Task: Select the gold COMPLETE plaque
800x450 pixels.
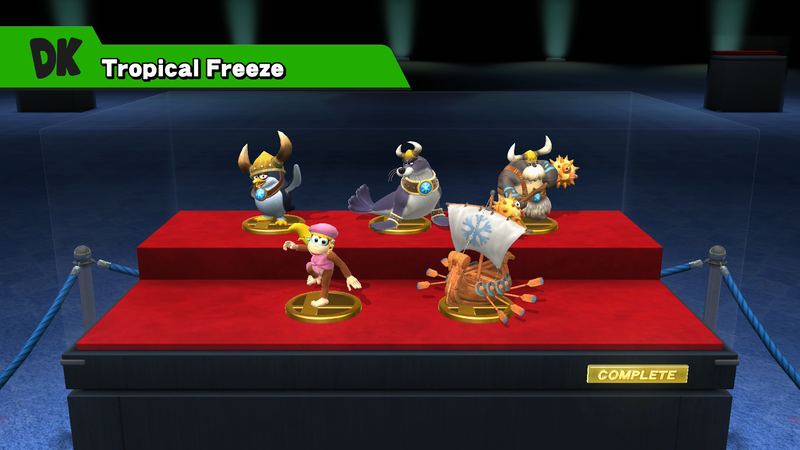Action: [x=637, y=375]
